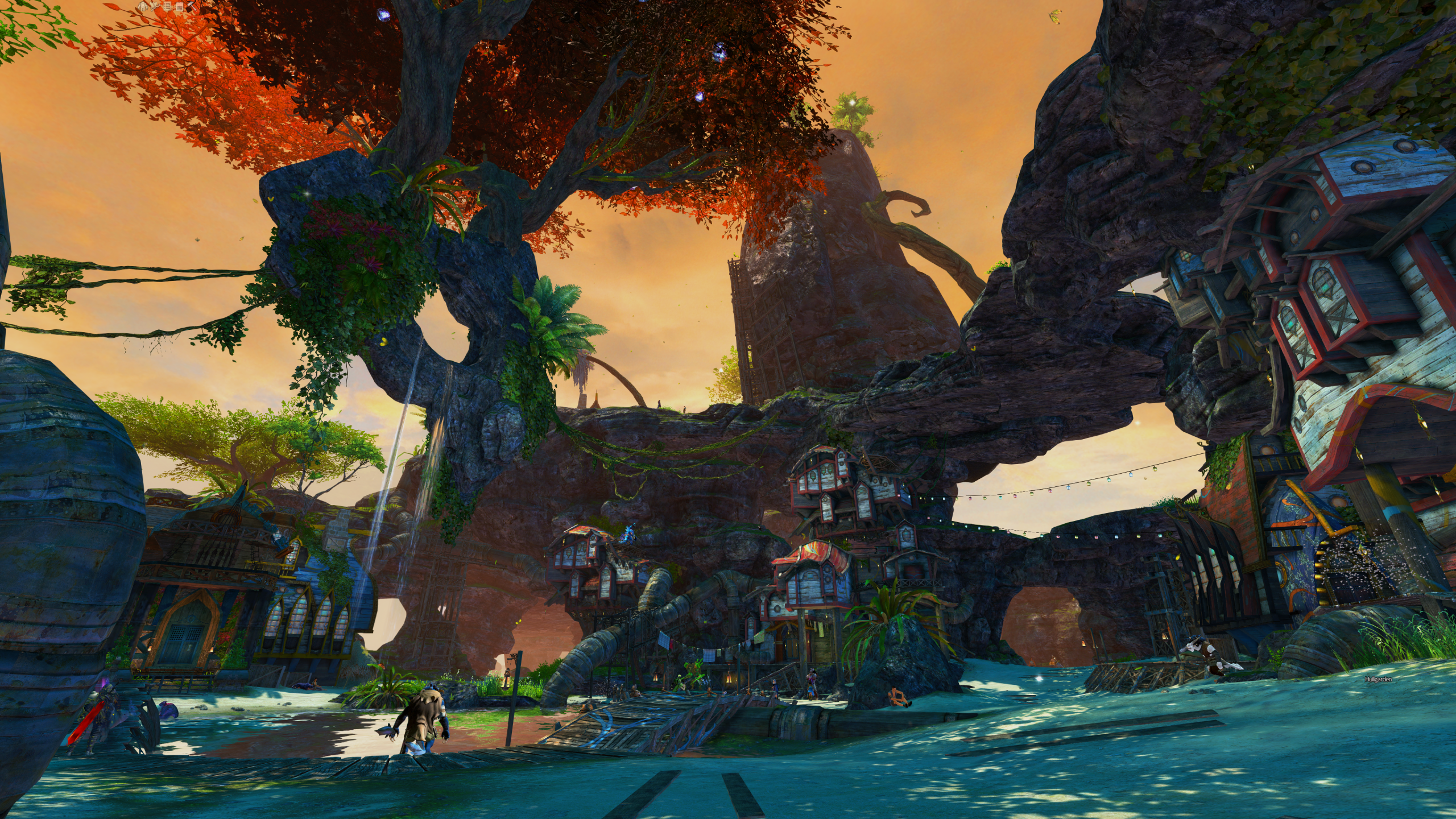Select the notepad icon in the overlay bar
This screenshot has height=819, width=1456.
(x=180, y=7)
